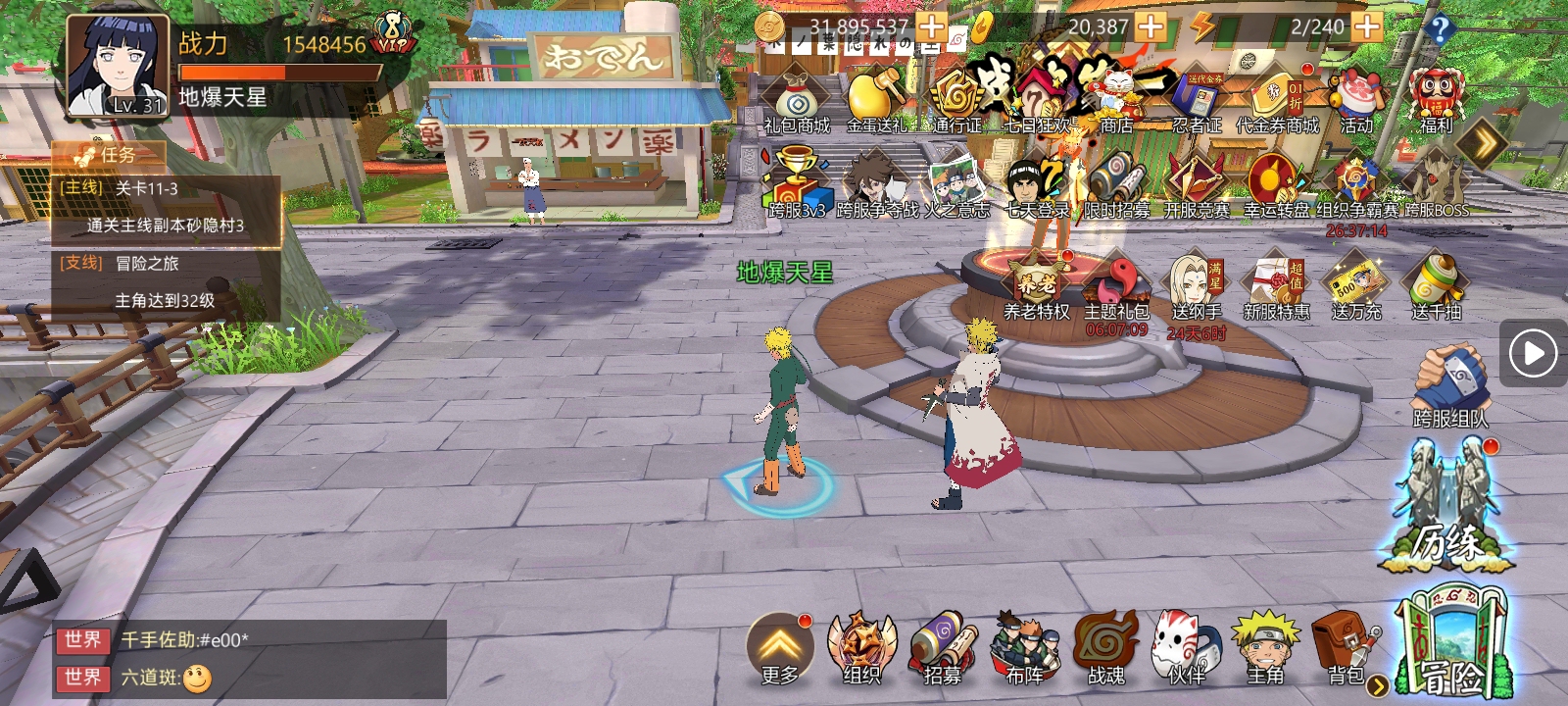Expand the 更多 more button
Viewport: 1568px width, 706px height.
tap(780, 647)
